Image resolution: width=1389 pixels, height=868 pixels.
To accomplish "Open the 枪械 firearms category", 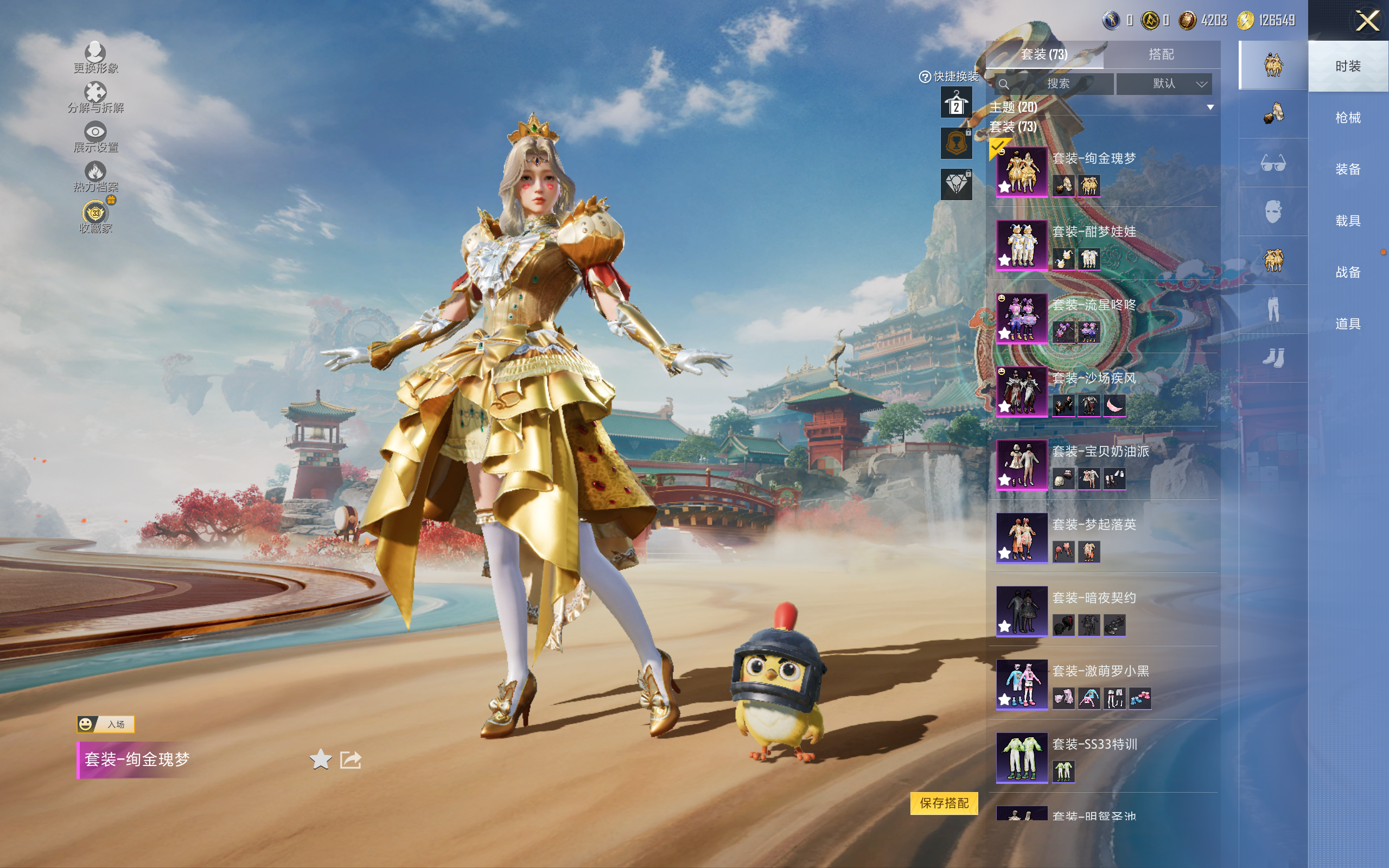I will tap(1347, 118).
